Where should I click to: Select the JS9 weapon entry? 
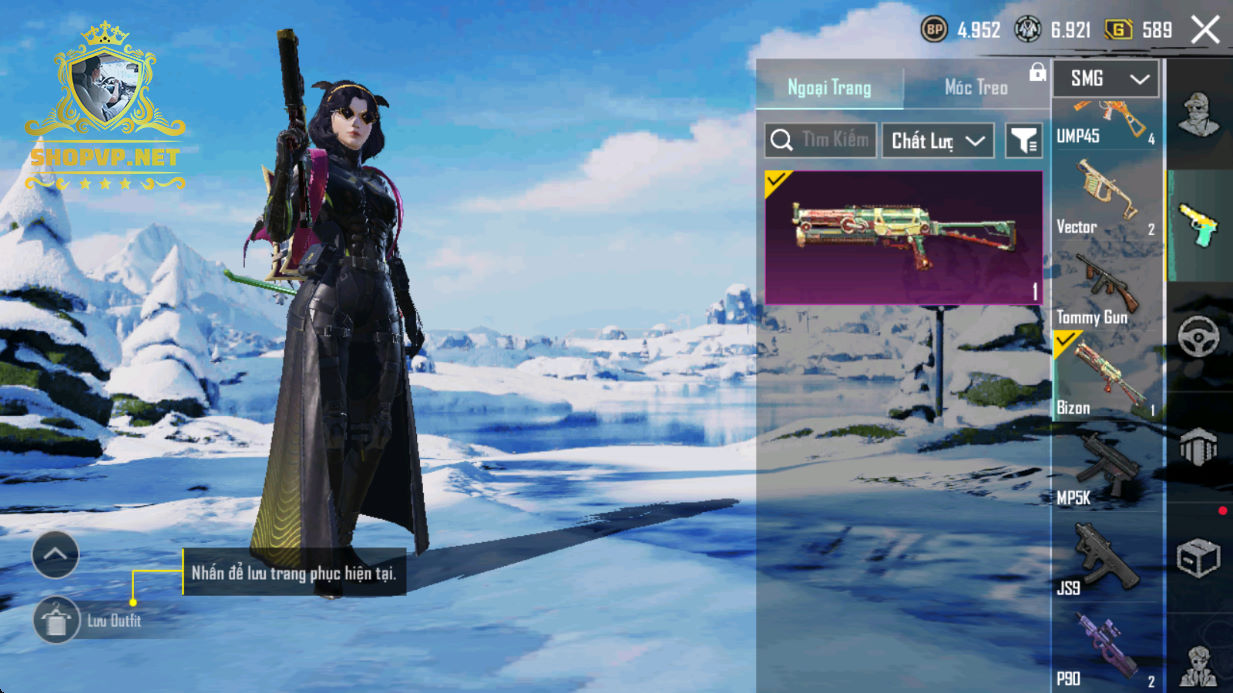click(1106, 560)
